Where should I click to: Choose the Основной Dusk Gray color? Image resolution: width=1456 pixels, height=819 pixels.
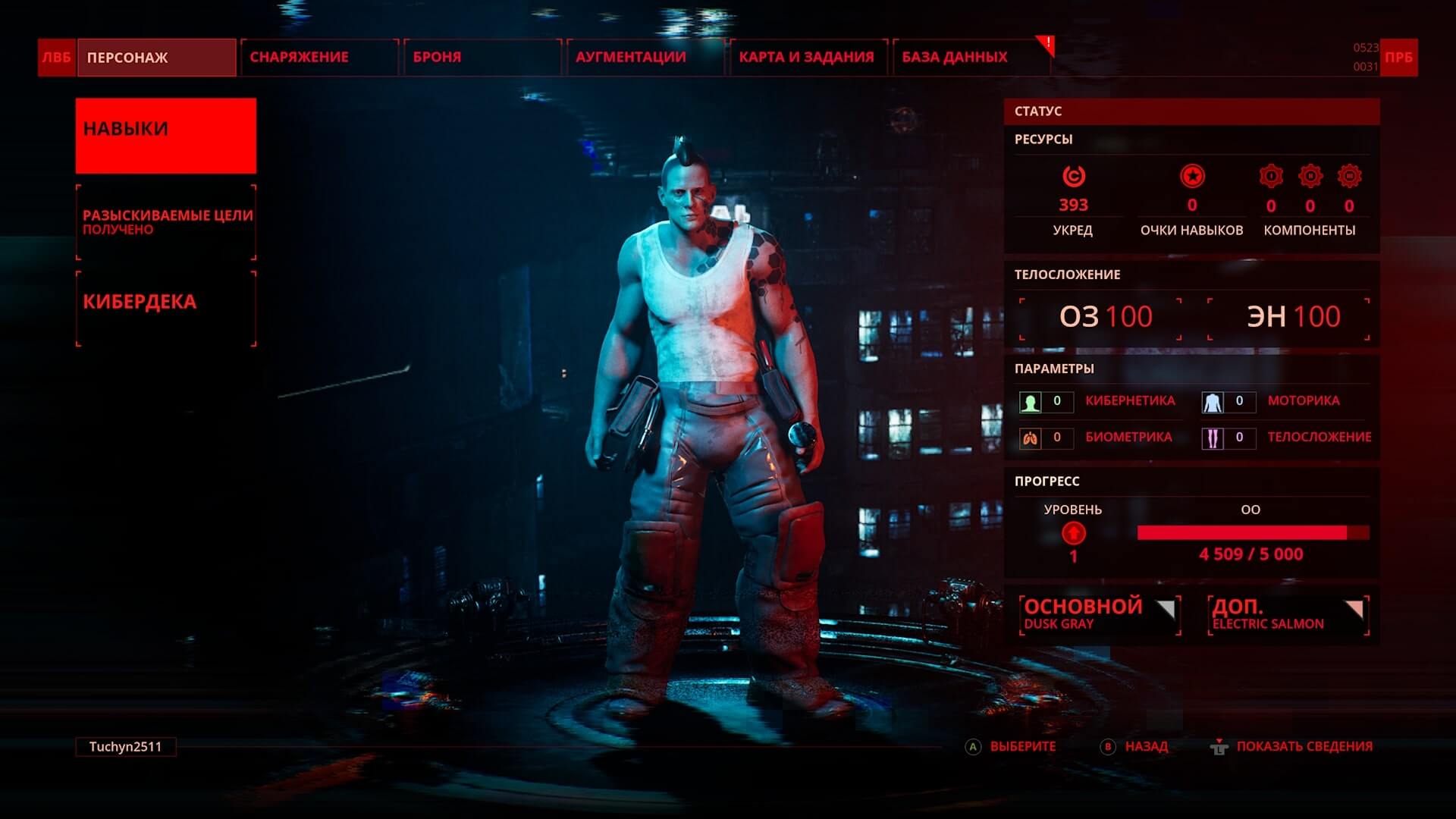pyautogui.click(x=1100, y=614)
